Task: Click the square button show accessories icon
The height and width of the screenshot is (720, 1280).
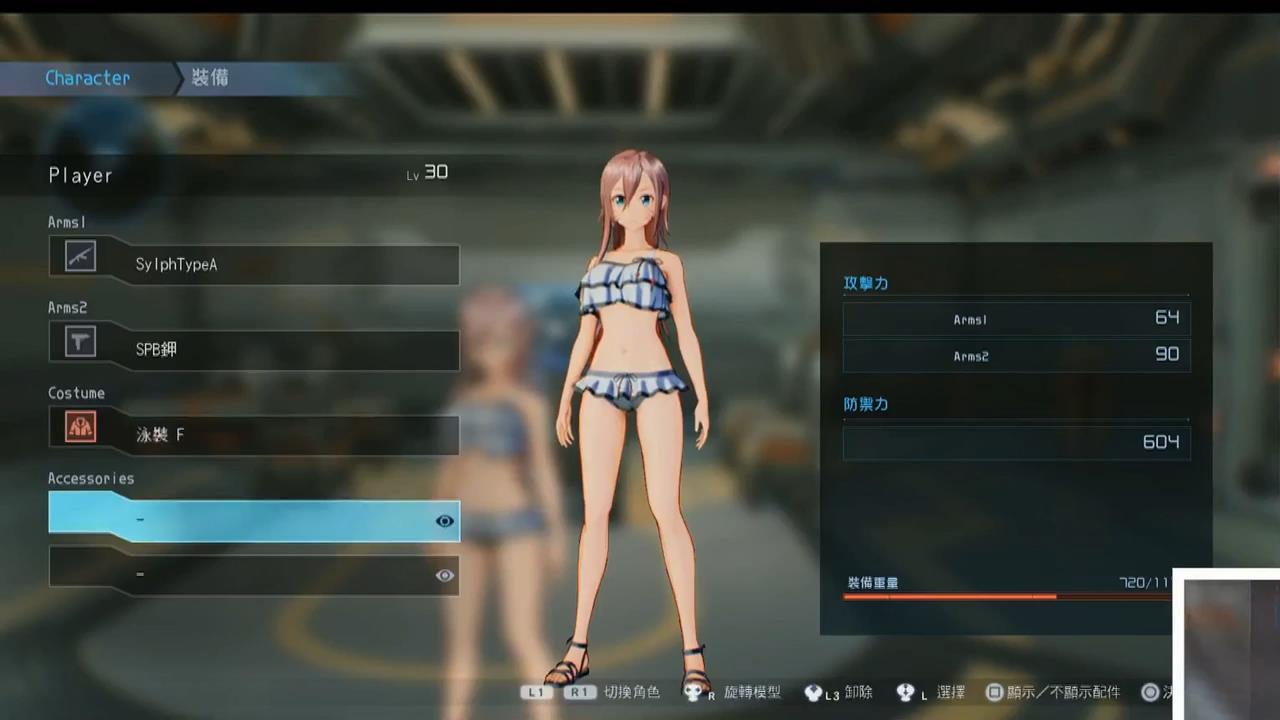Action: pyautogui.click(x=994, y=692)
